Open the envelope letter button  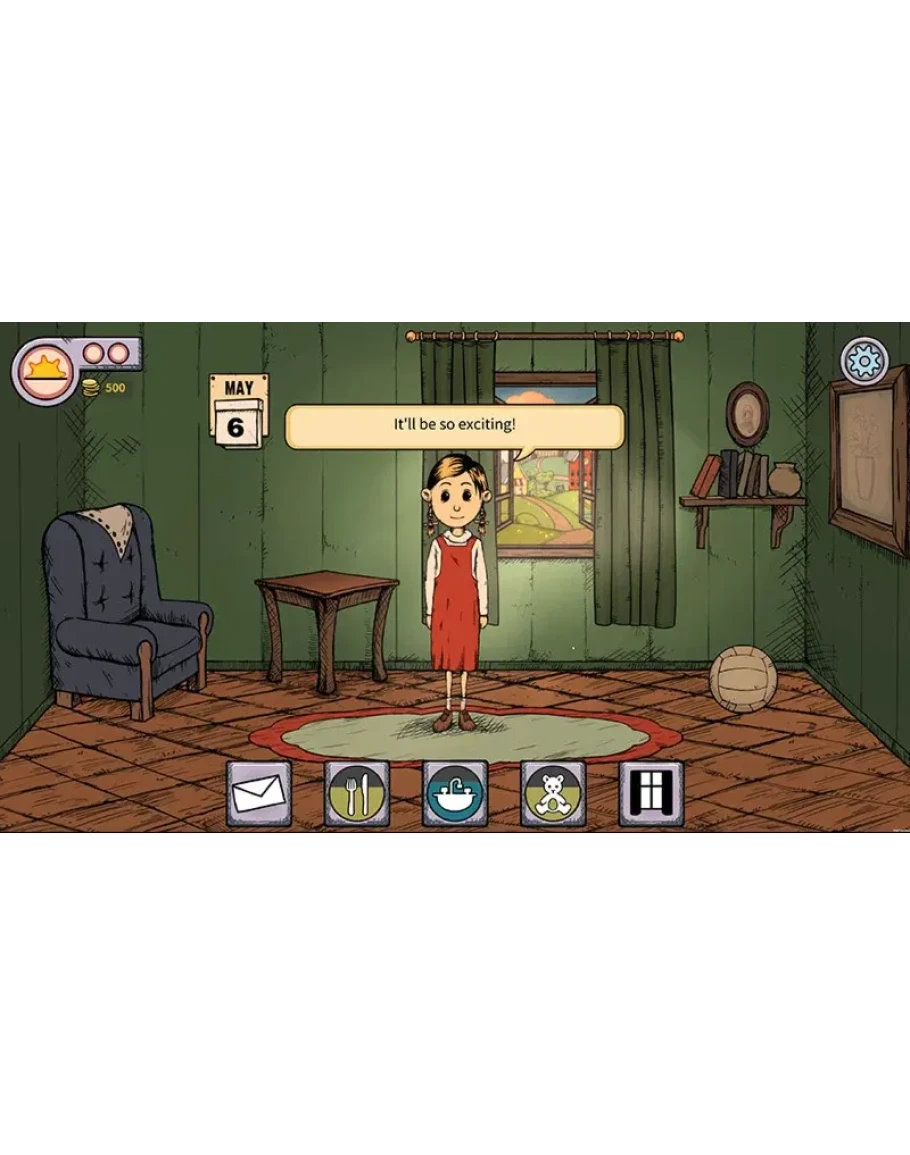click(x=259, y=794)
